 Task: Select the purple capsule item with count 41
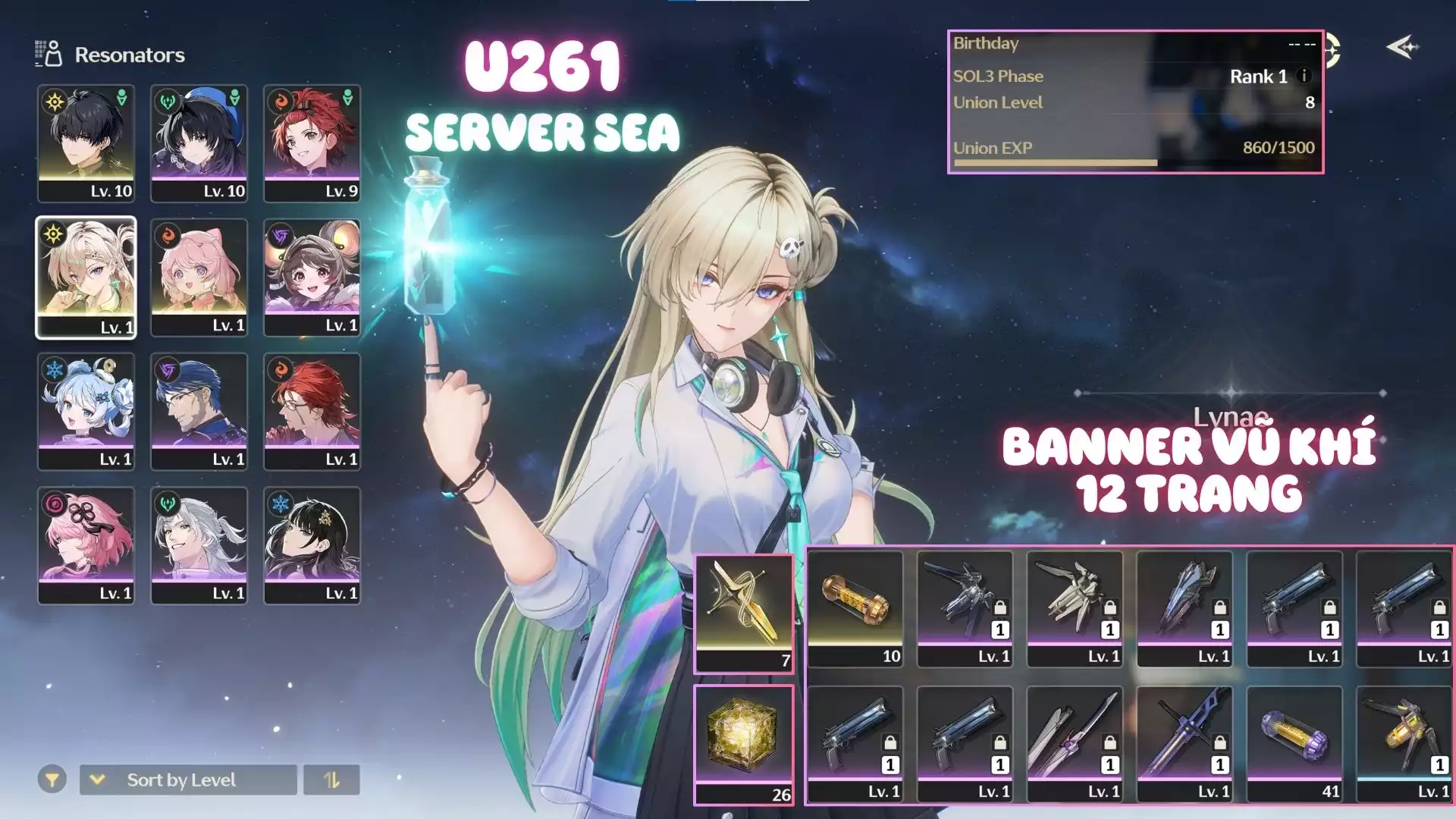[1294, 744]
